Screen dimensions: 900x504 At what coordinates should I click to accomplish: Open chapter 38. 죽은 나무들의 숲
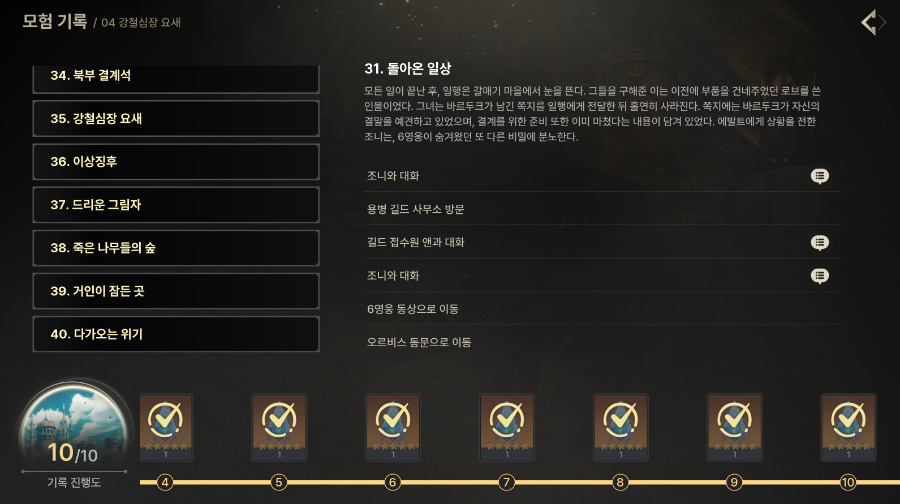click(176, 248)
